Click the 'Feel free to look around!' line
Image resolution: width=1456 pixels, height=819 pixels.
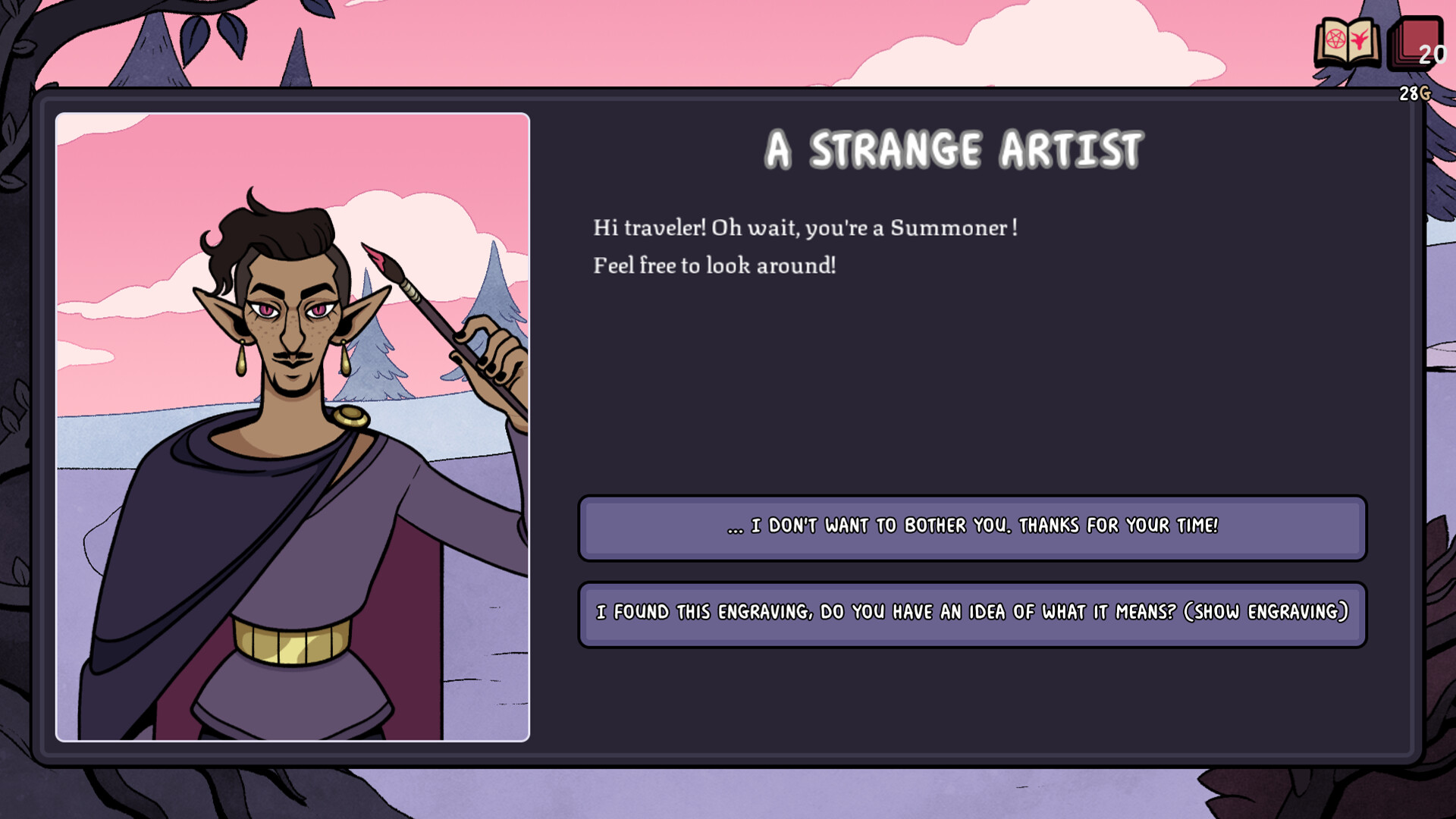point(714,266)
